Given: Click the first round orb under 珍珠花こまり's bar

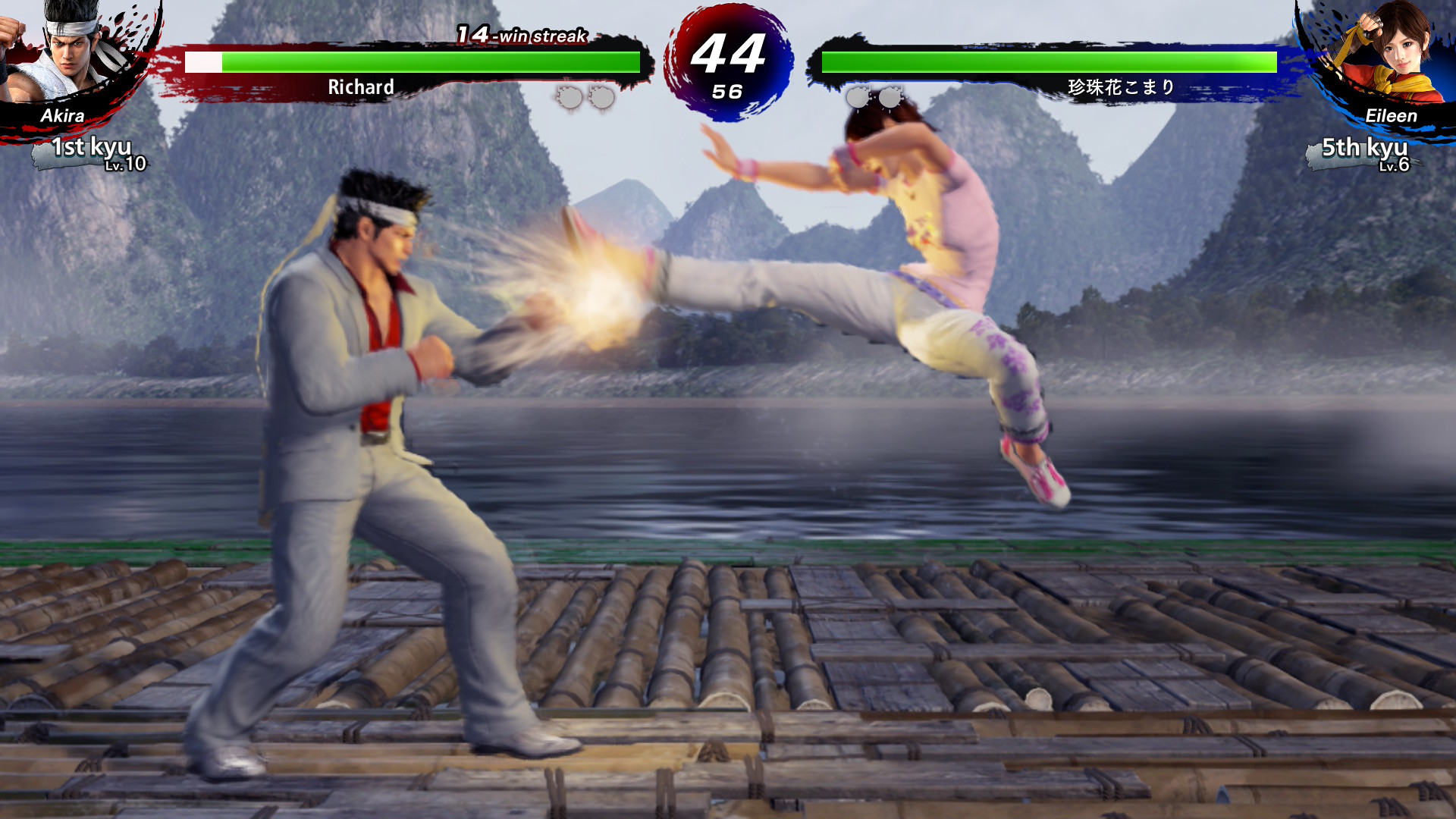Looking at the screenshot, I should click(x=857, y=97).
